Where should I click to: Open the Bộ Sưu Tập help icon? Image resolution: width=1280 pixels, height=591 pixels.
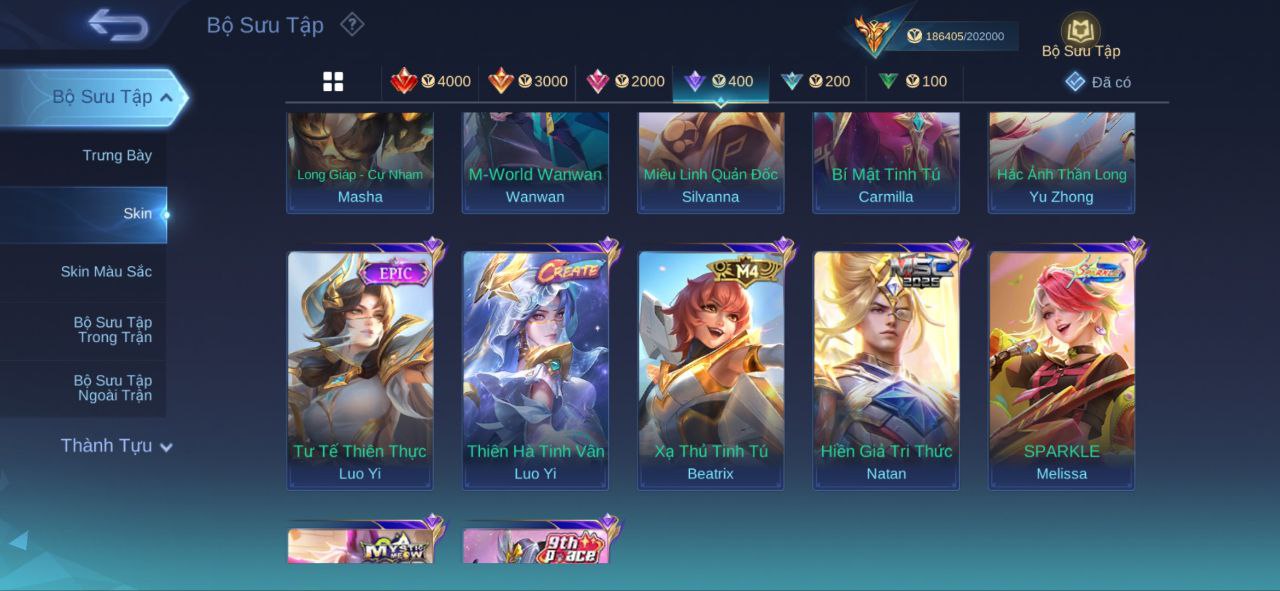pyautogui.click(x=351, y=24)
